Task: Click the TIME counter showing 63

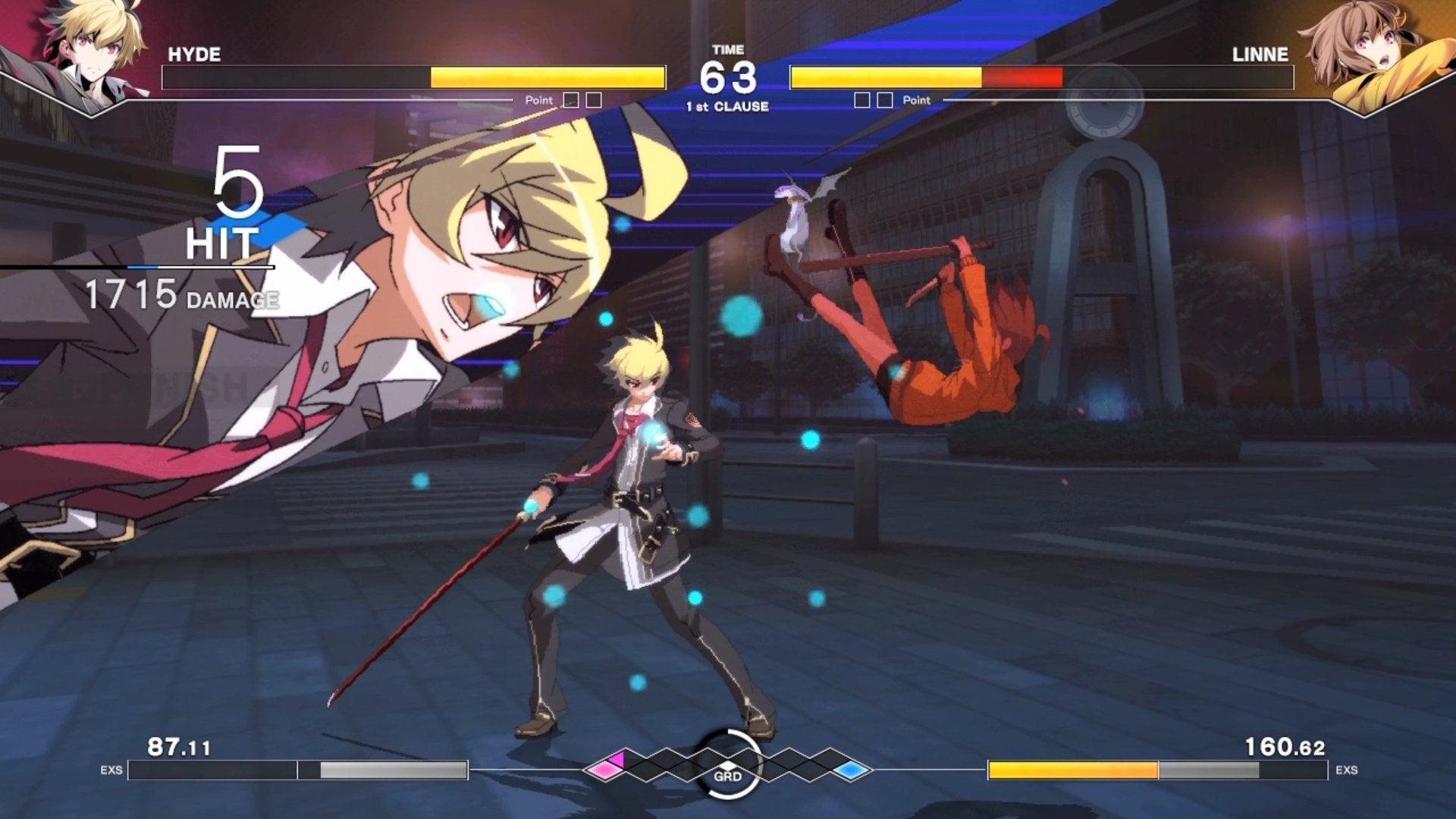Action: 730,75
